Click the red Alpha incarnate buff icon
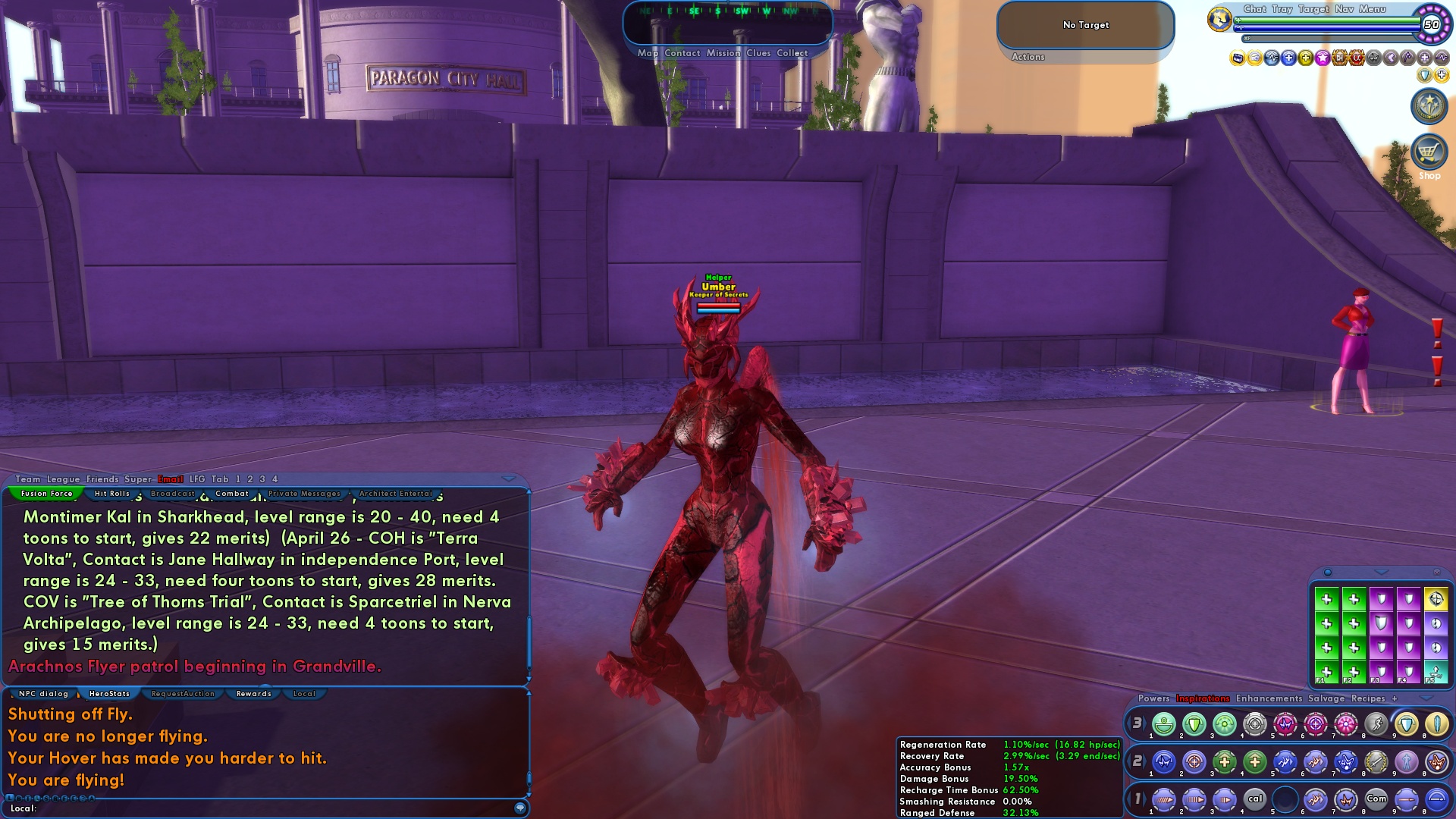 1357,58
